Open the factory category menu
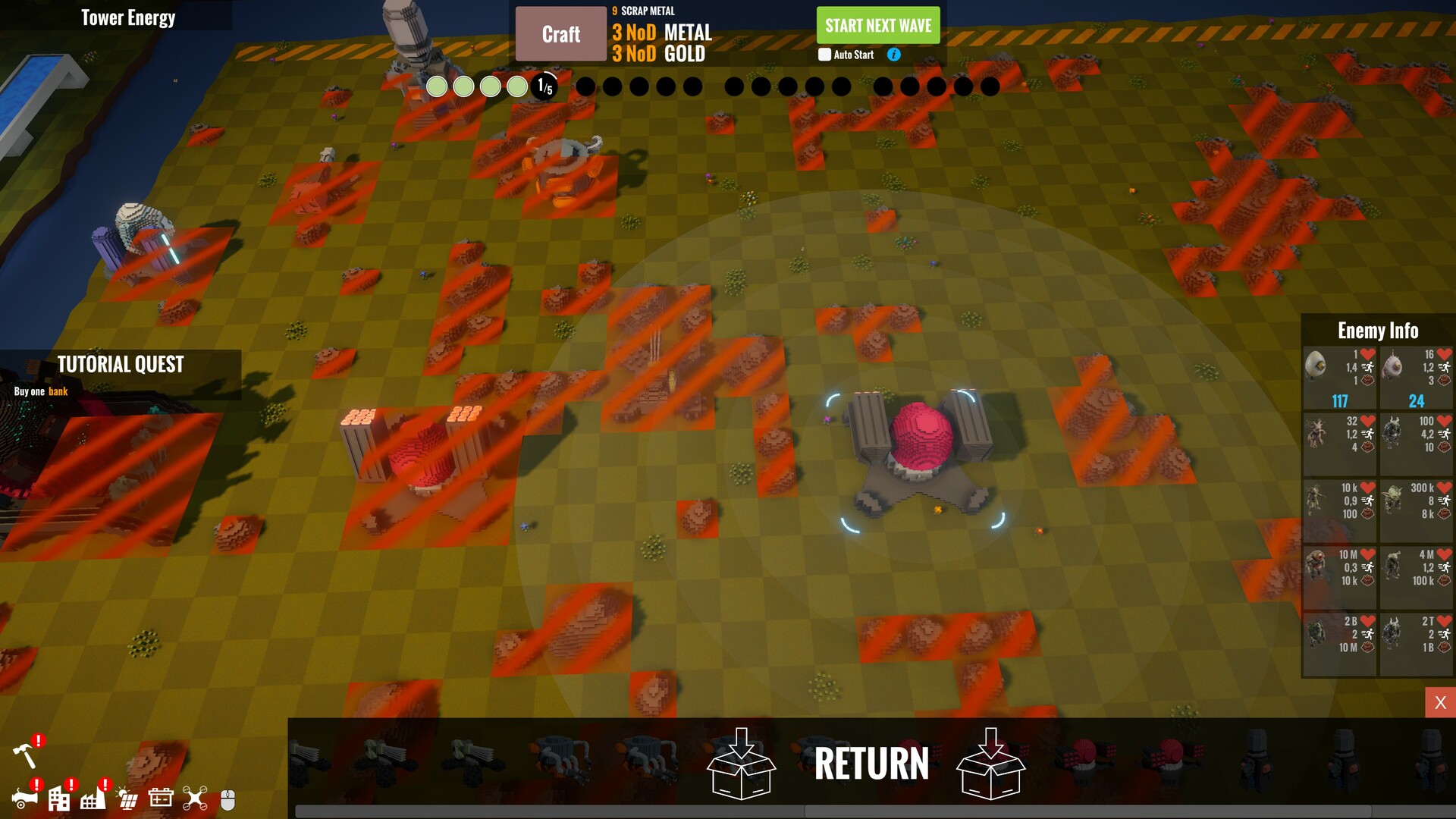The image size is (1456, 819). click(x=93, y=799)
